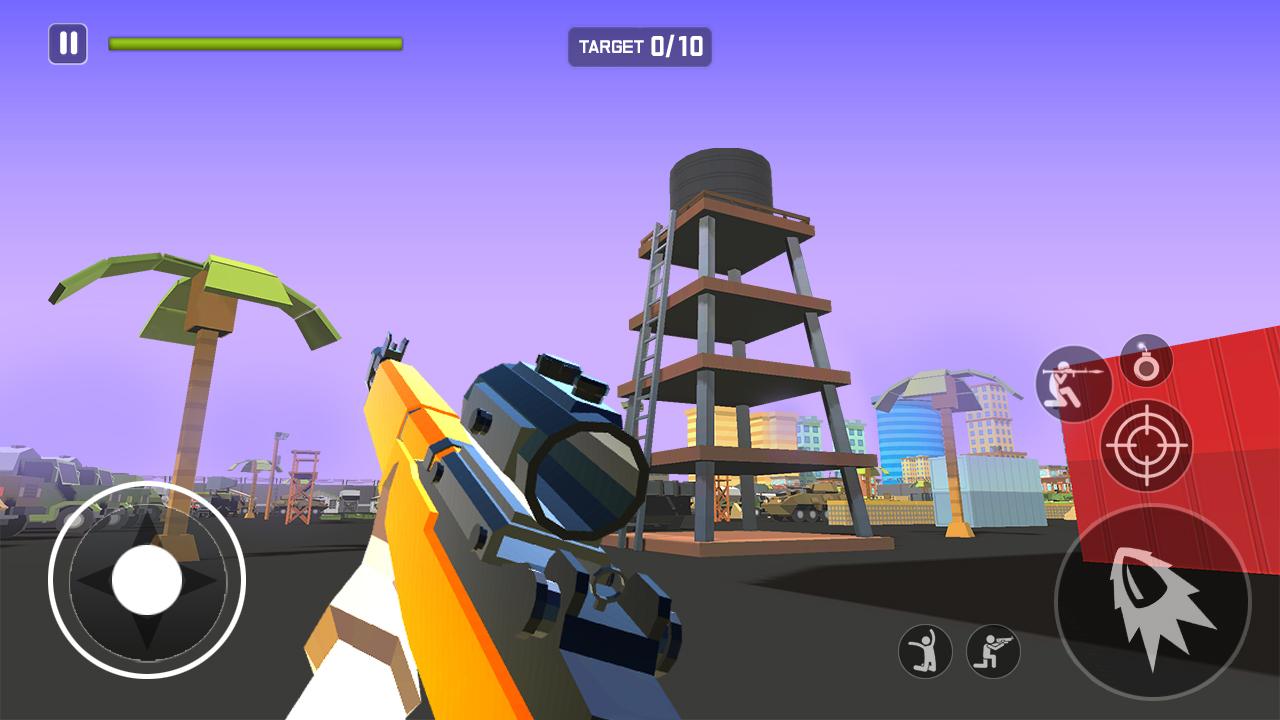
Task: Activate the crosshair aim scope button
Action: pos(1145,445)
